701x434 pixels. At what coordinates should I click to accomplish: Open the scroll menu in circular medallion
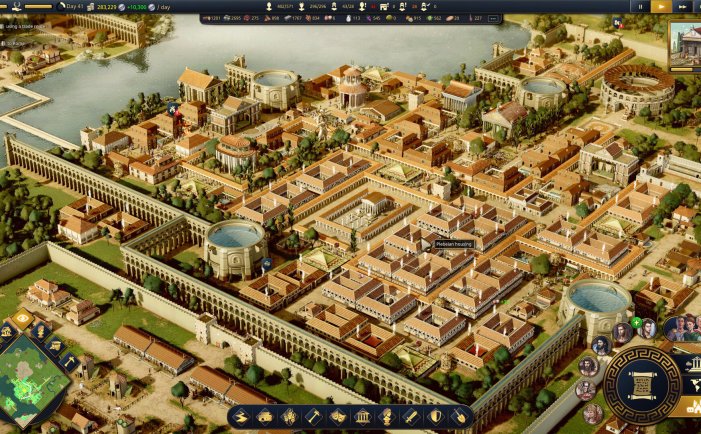tap(642, 384)
